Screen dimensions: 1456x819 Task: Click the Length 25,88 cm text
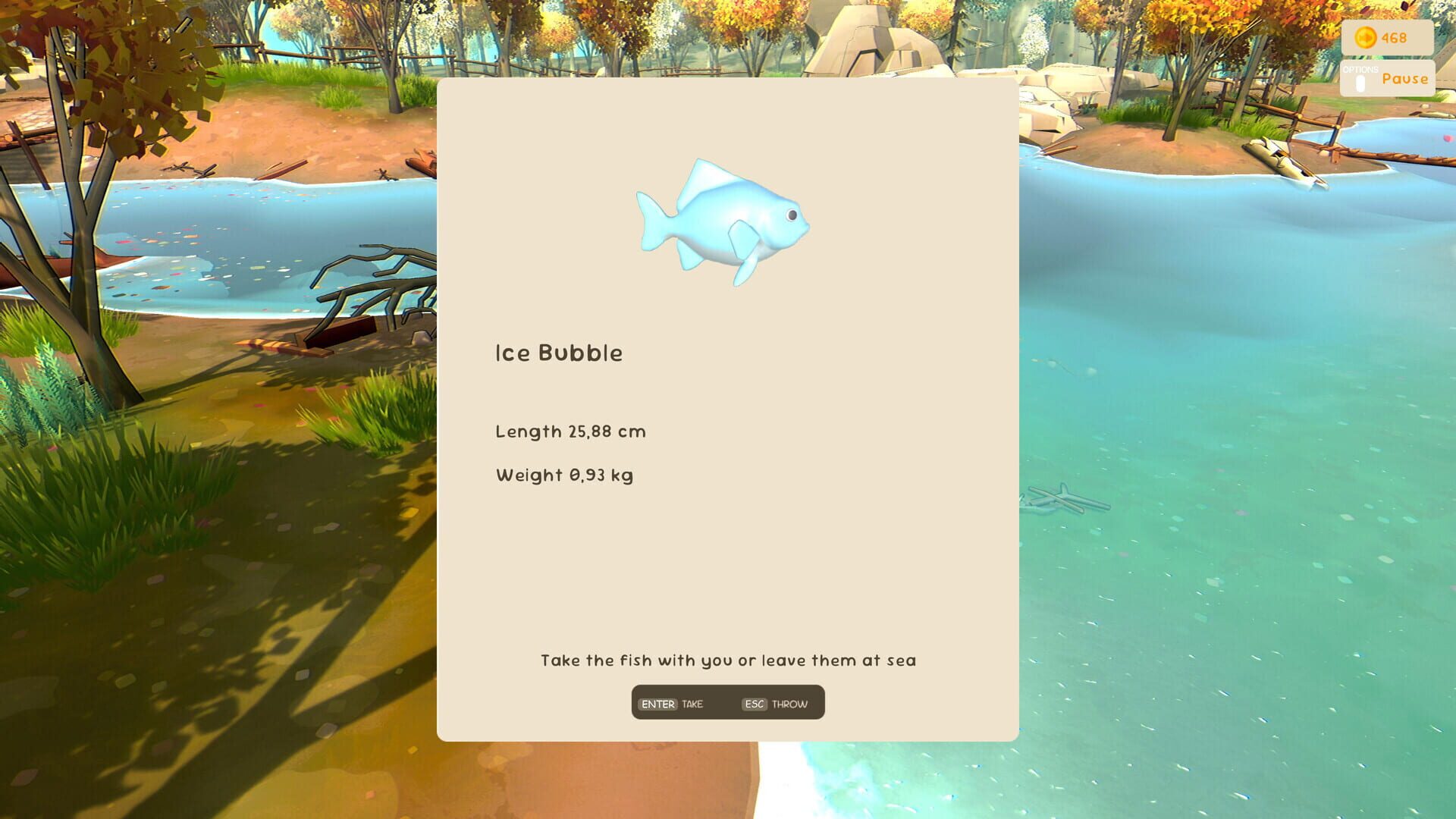click(x=570, y=431)
